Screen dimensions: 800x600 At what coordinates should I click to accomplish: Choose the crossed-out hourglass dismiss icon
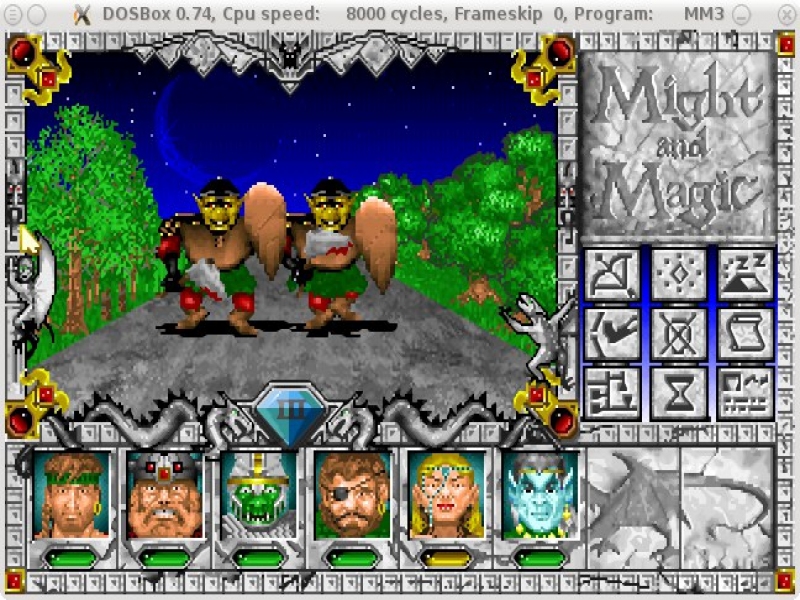[x=679, y=334]
